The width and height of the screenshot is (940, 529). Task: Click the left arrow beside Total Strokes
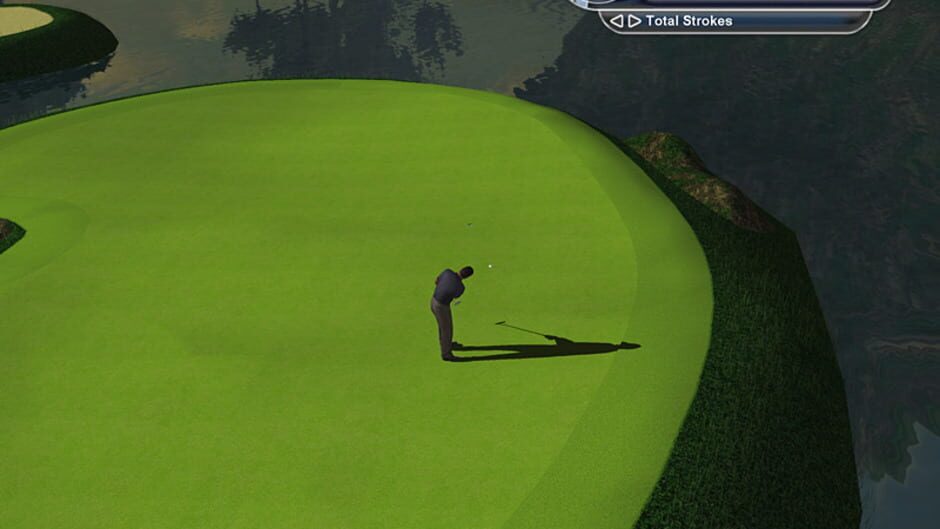(x=616, y=21)
